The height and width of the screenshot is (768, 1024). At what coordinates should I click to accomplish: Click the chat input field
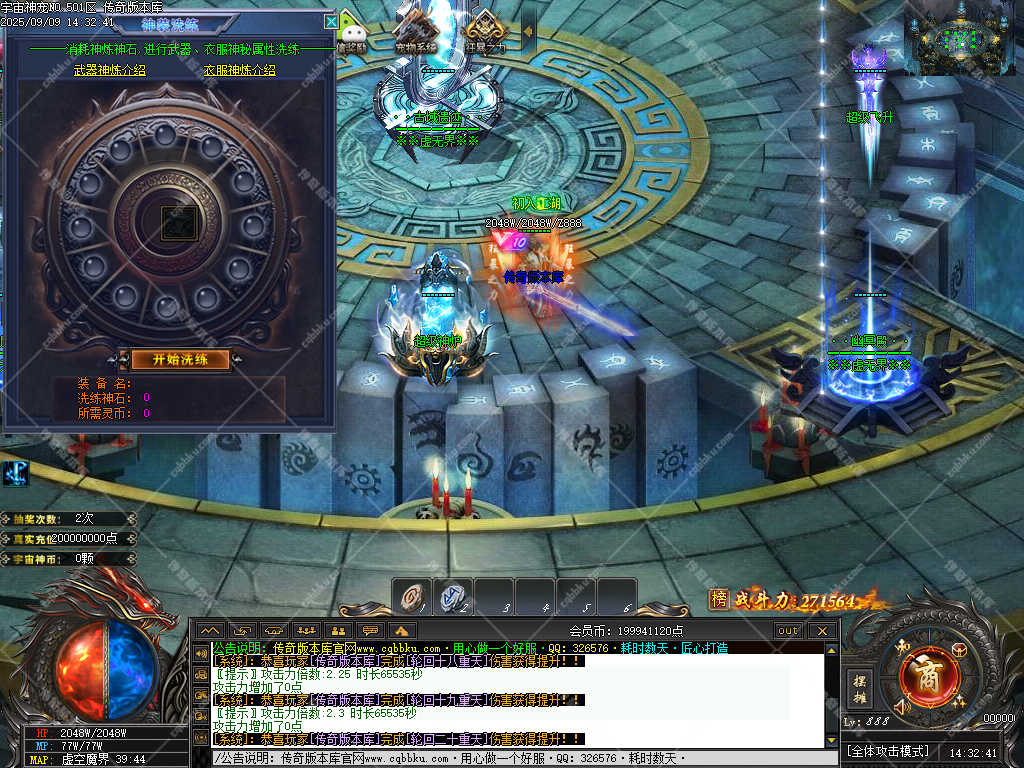click(520, 759)
